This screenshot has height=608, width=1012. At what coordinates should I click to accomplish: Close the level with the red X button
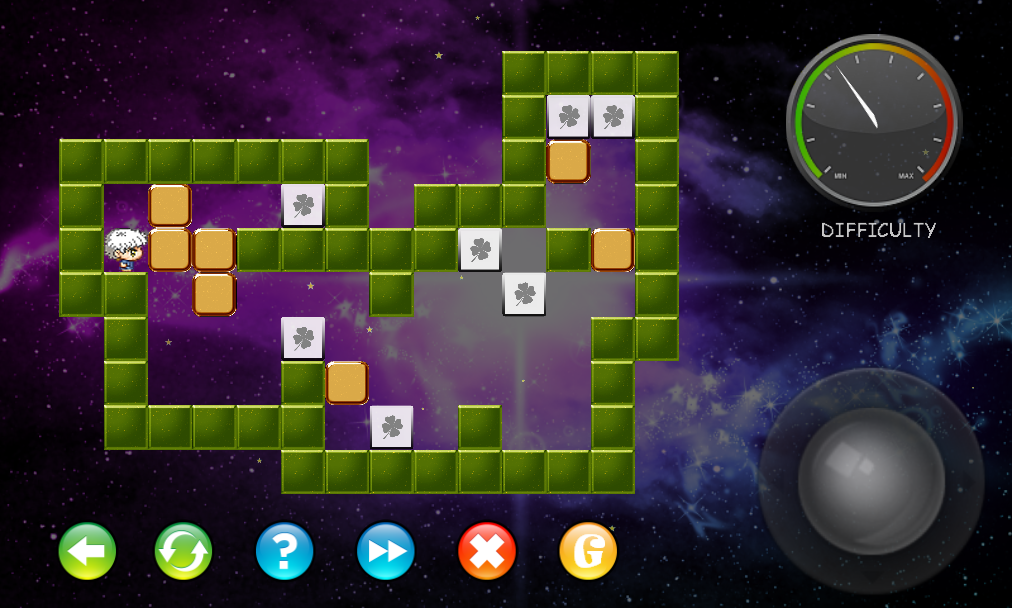(x=487, y=551)
